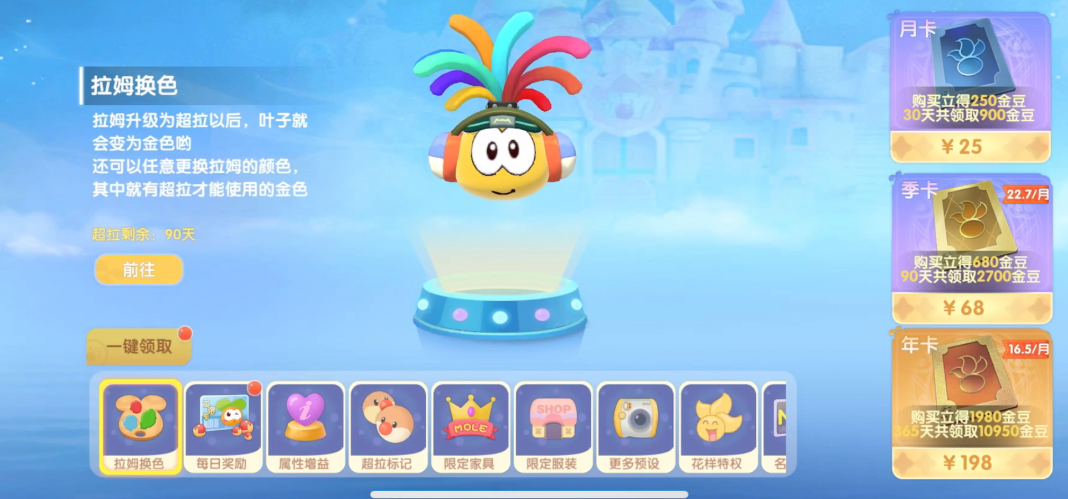The height and width of the screenshot is (499, 1068).
Task: Claim all rewards with 一键领取
Action: tap(139, 347)
